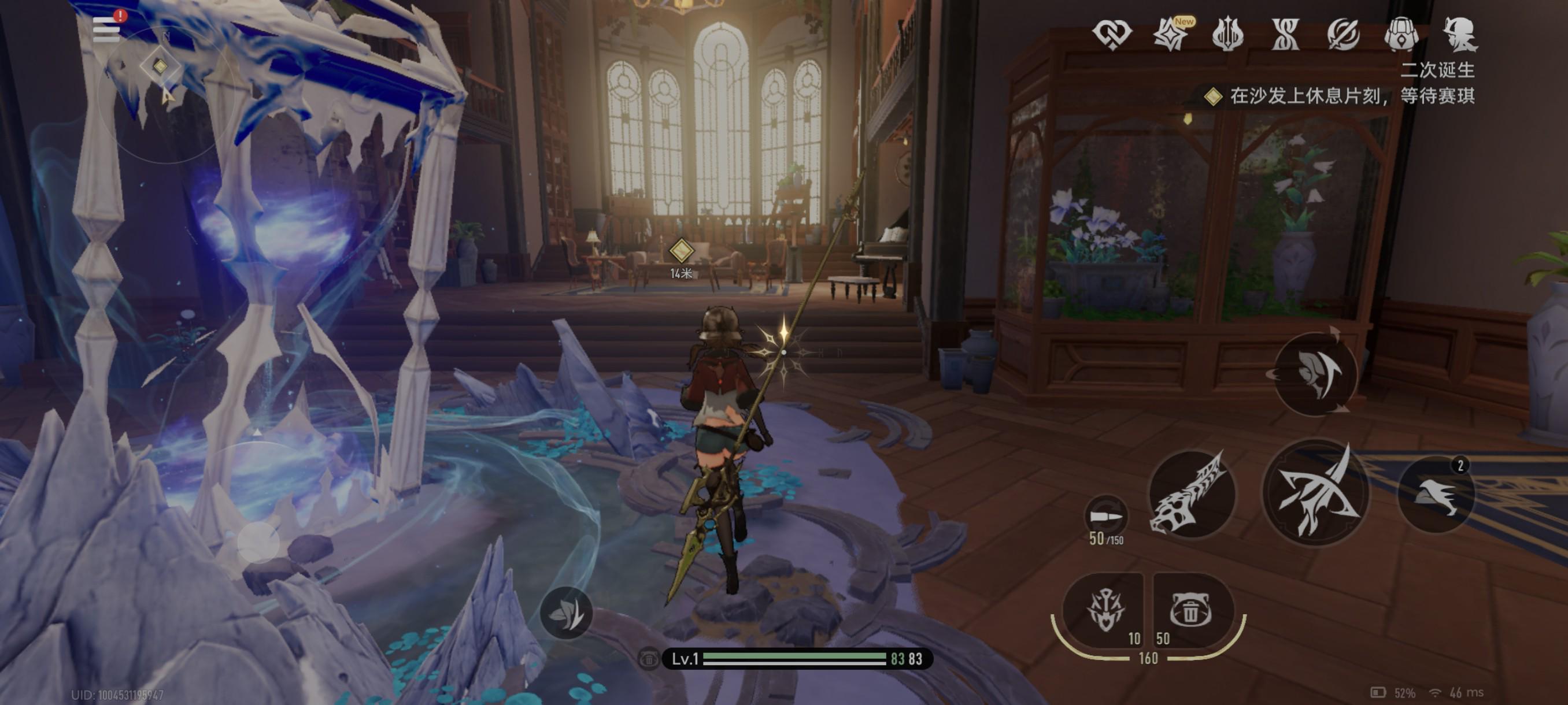Tap the leaf icon button beside the joystick

click(566, 613)
